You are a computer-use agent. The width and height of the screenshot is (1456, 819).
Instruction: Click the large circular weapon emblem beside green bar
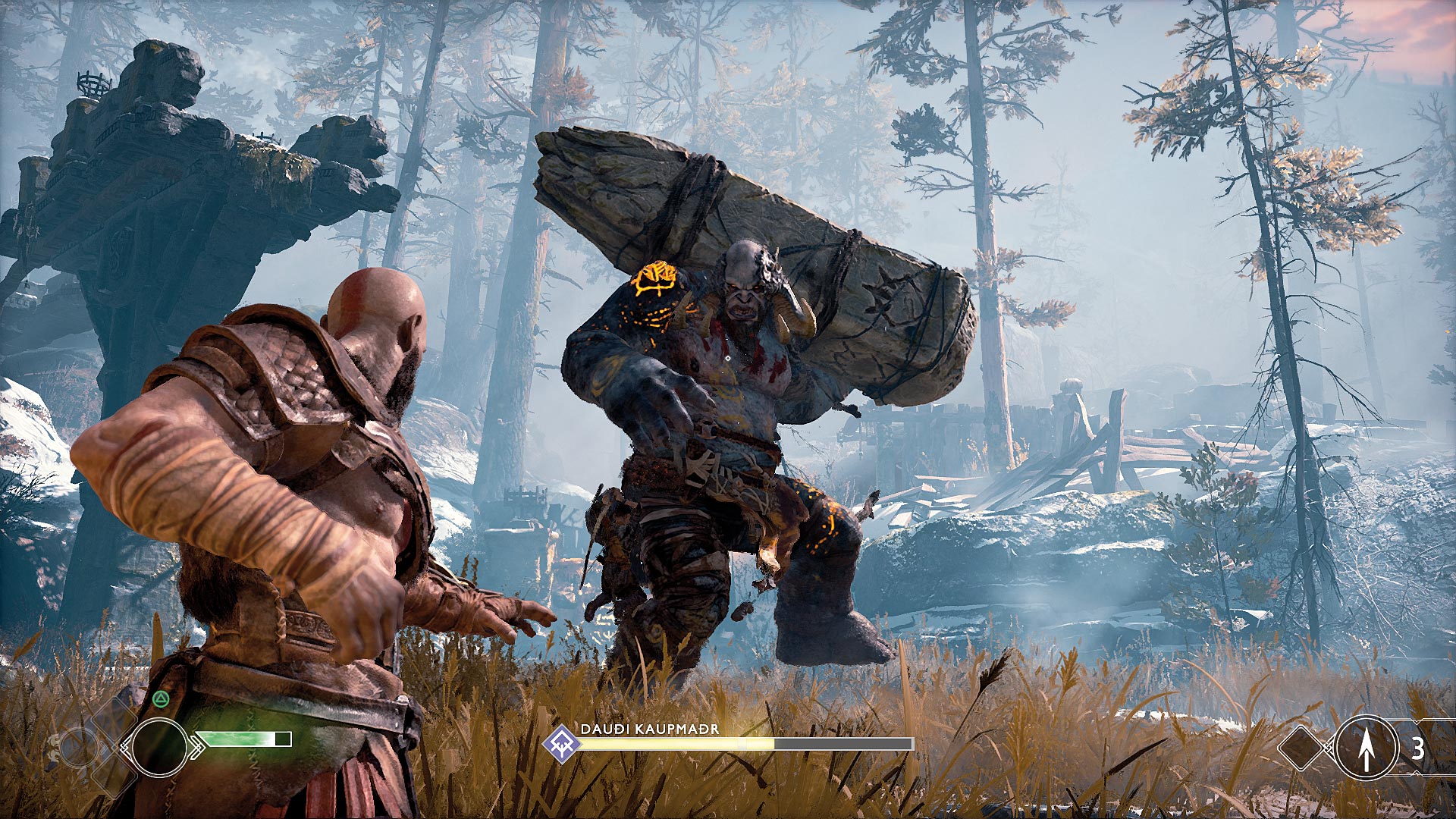click(158, 748)
